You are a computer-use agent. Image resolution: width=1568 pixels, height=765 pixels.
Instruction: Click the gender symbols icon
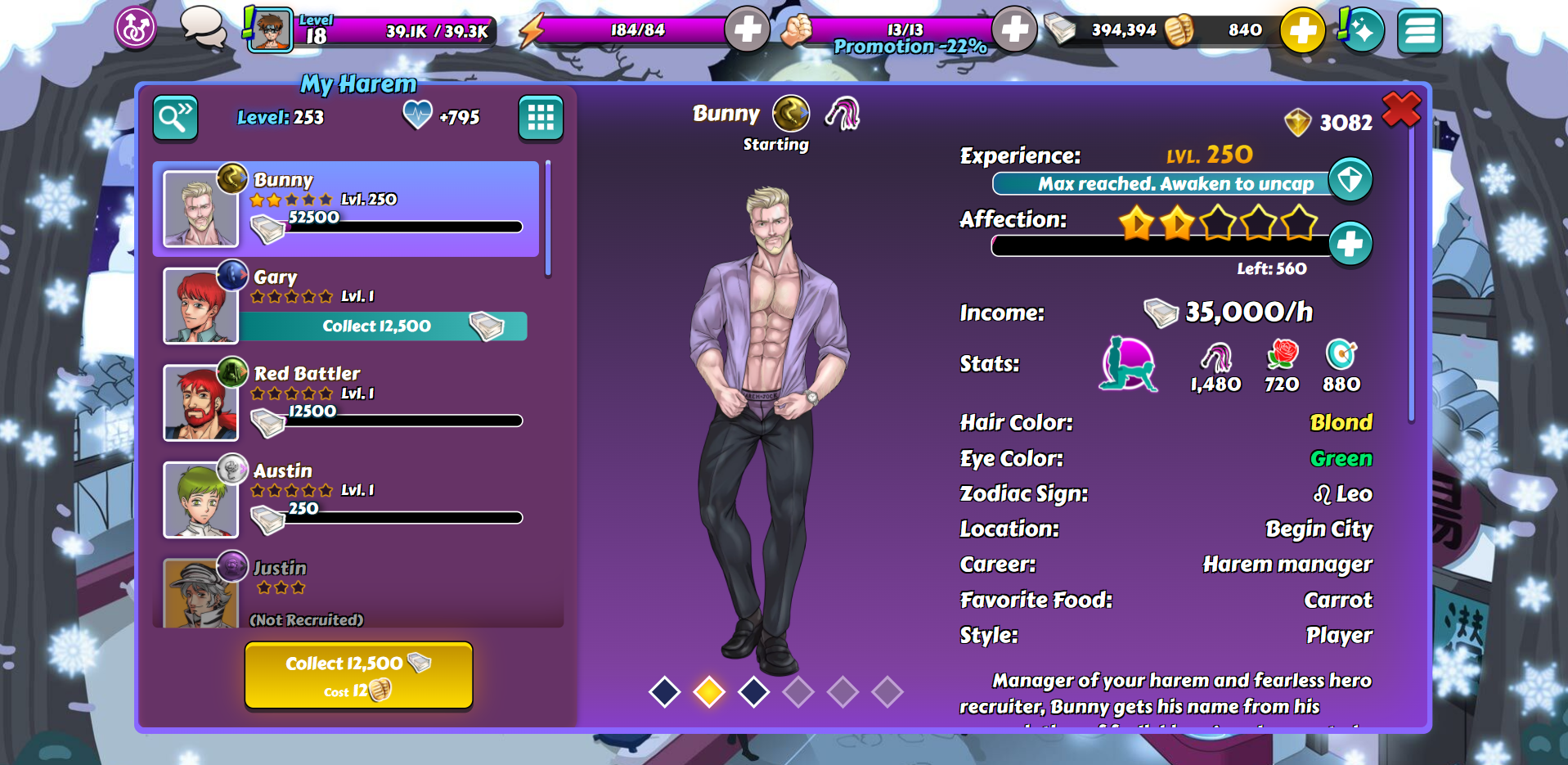(135, 29)
